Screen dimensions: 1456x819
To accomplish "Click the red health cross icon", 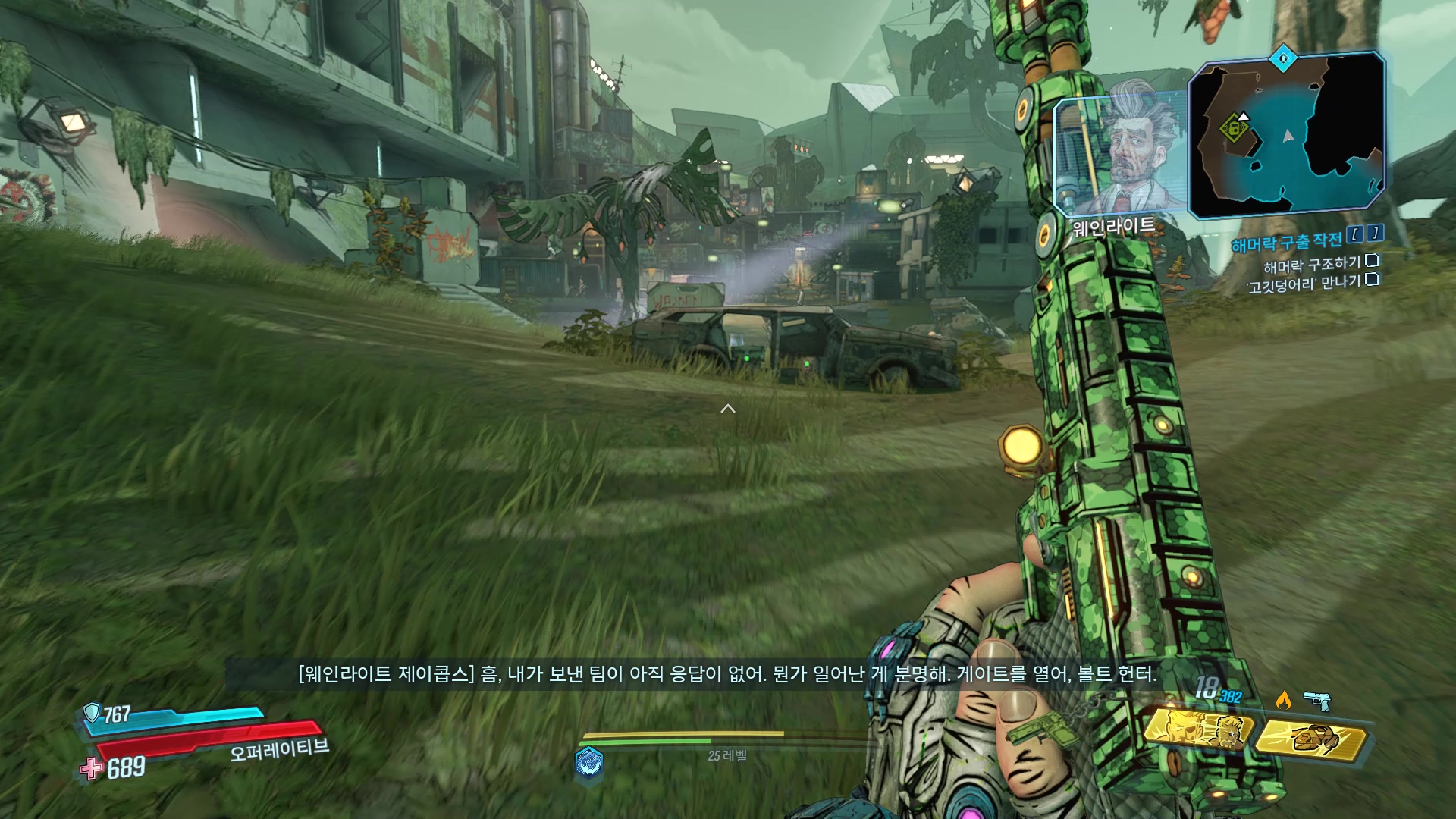I will coord(93,768).
